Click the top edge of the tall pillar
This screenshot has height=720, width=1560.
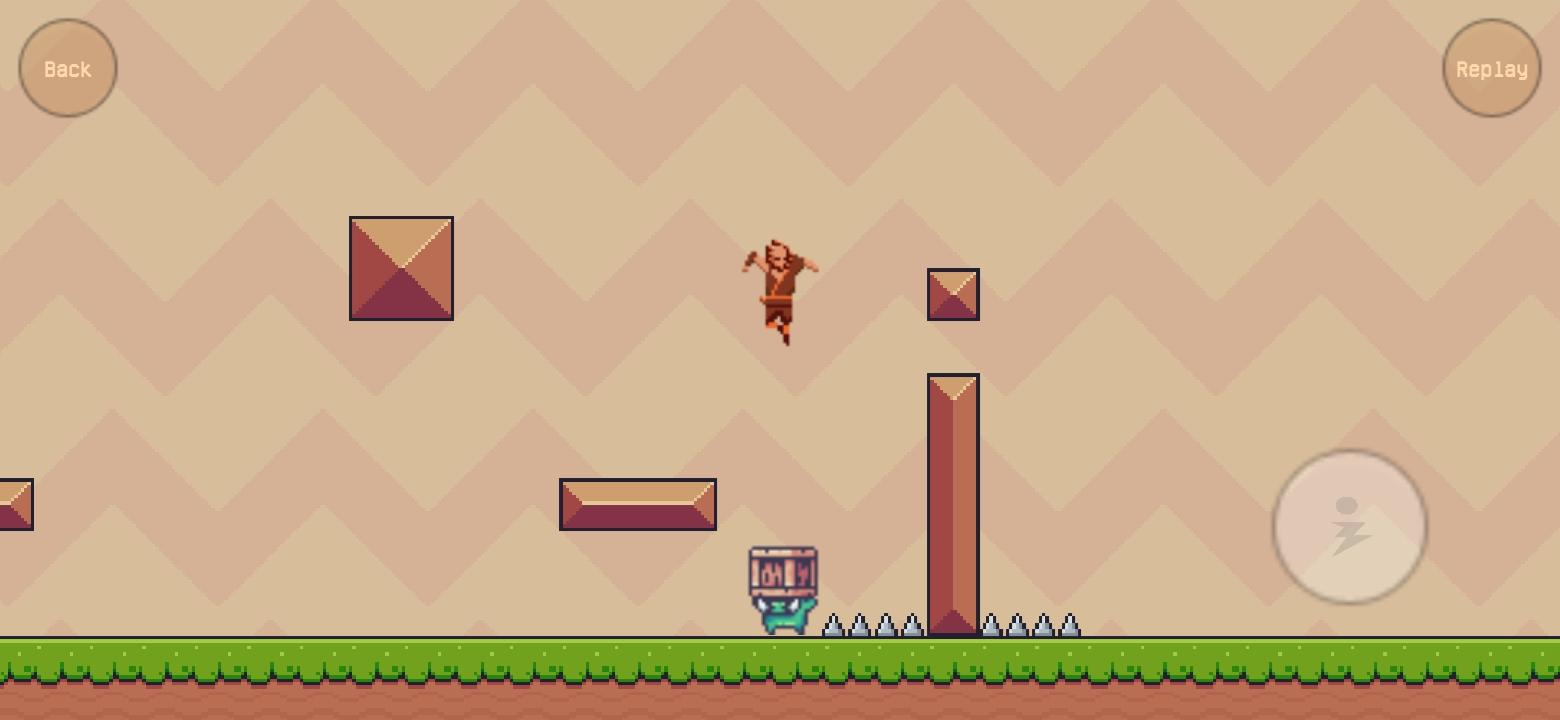click(x=953, y=378)
